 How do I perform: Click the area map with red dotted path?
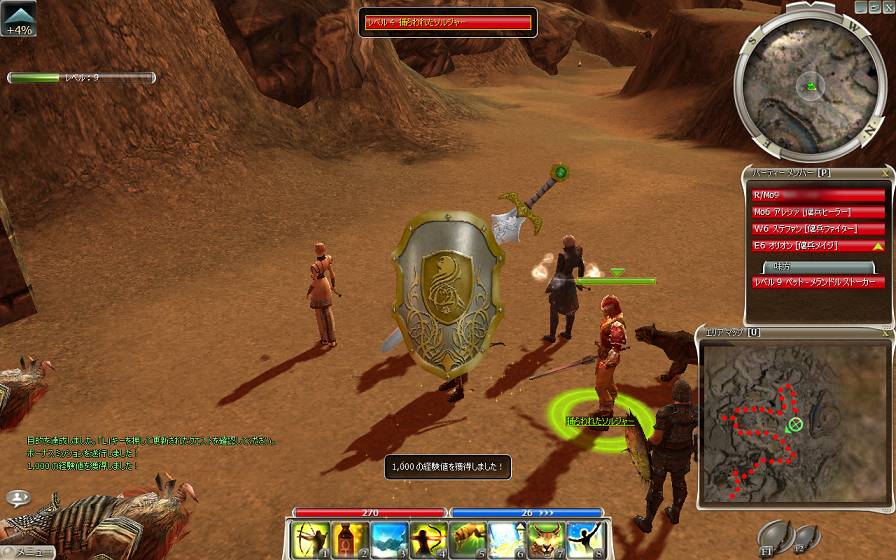[793, 418]
